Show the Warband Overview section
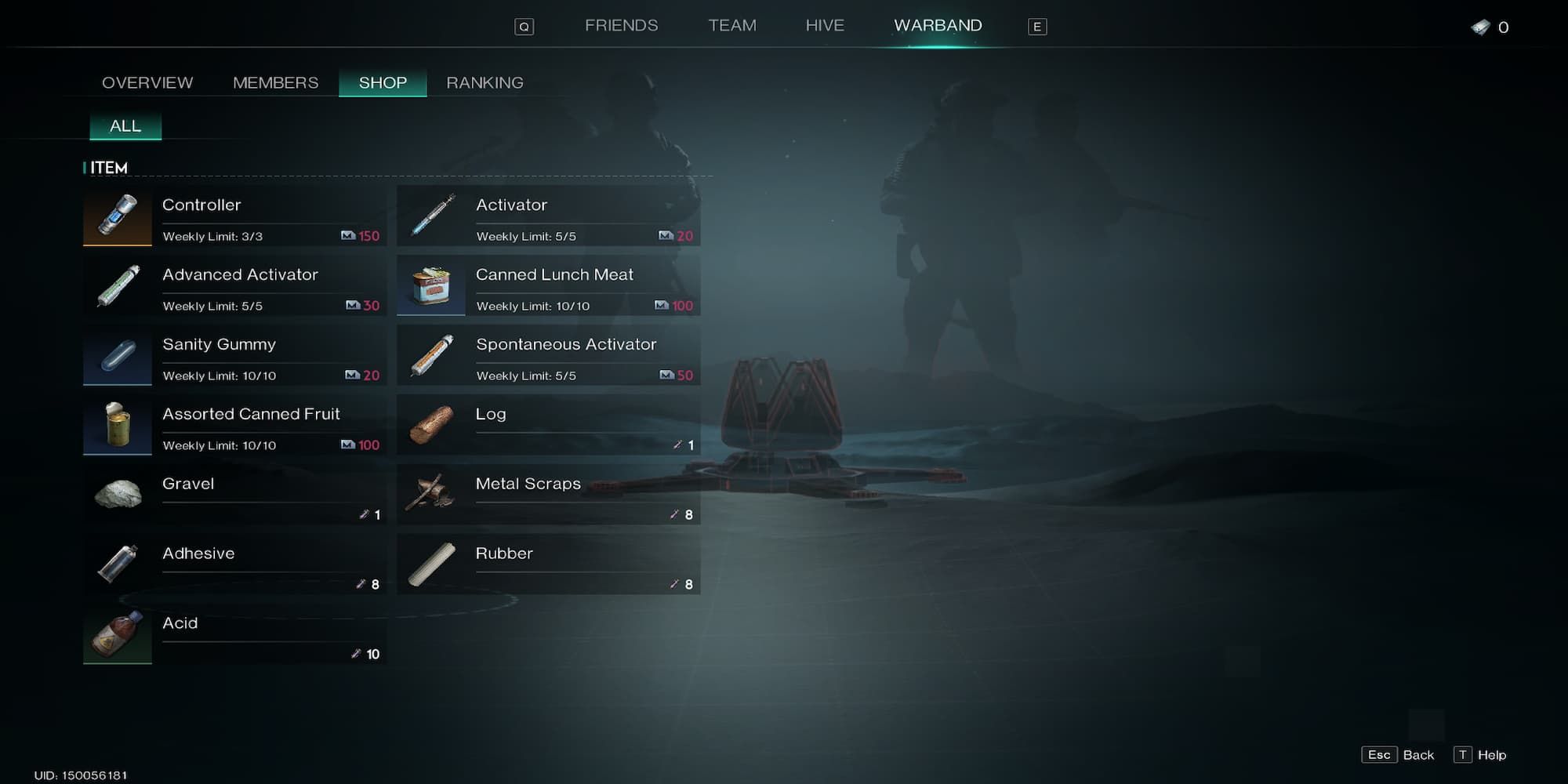 tap(147, 83)
